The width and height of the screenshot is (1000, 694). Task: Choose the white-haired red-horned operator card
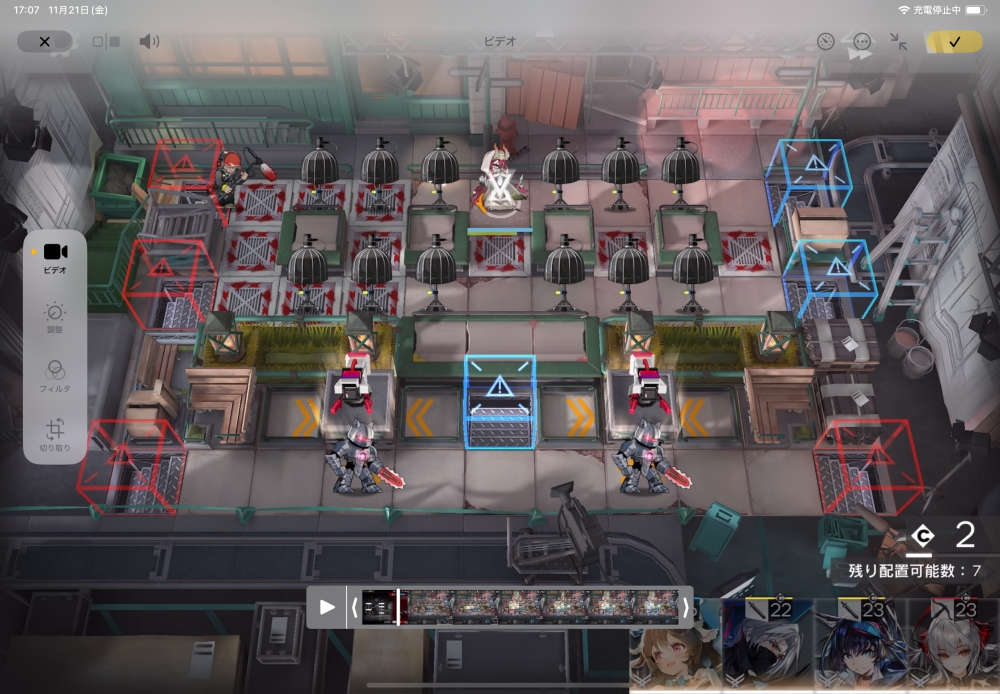pos(953,648)
